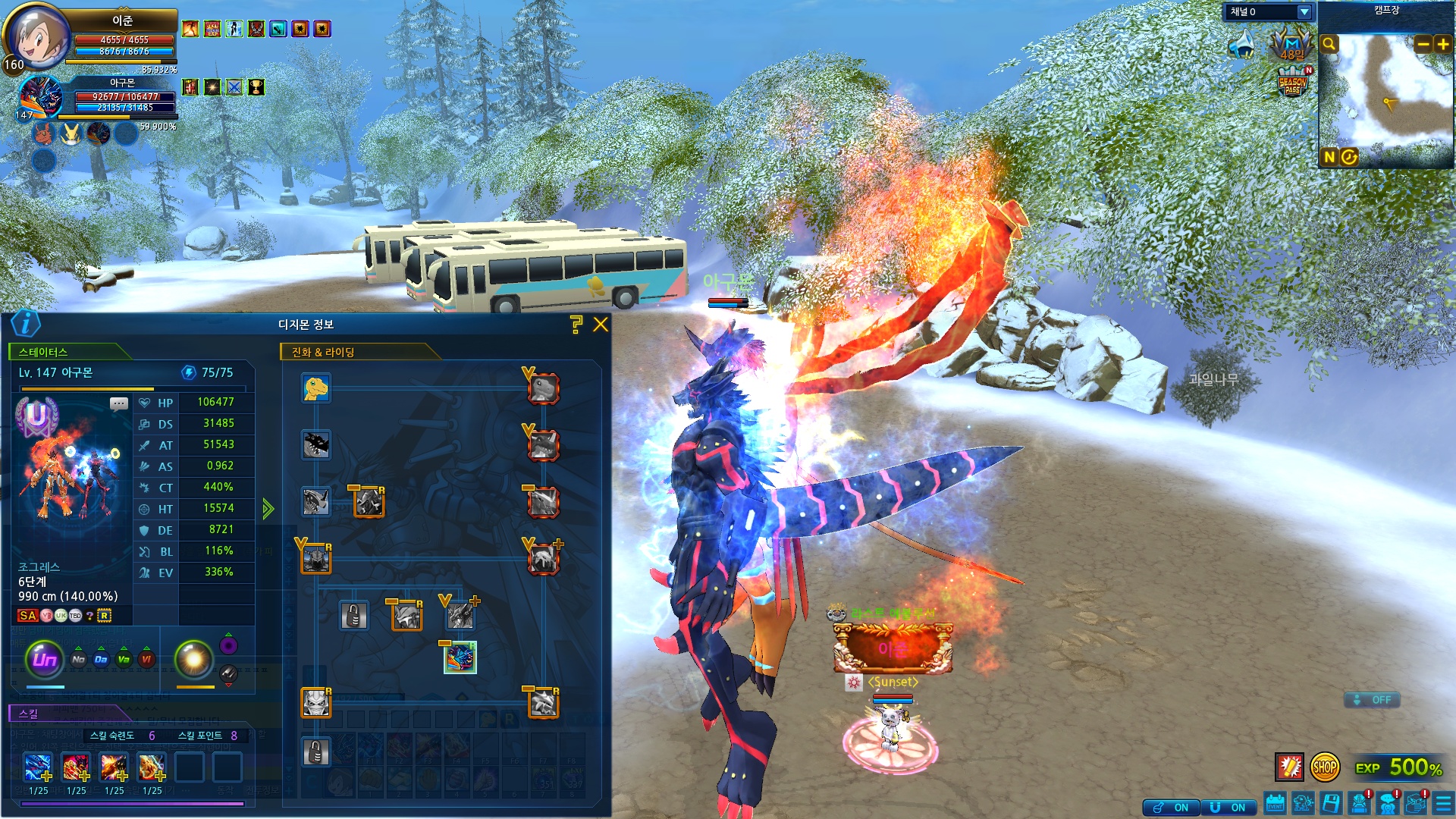Toggle the potion flask ON switch
The width and height of the screenshot is (1456, 819).
tap(1172, 808)
